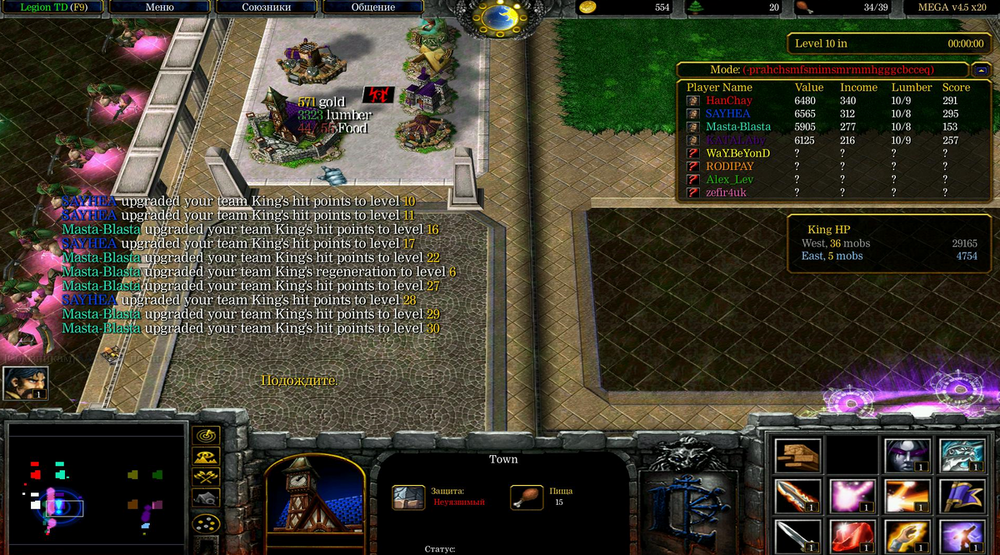The width and height of the screenshot is (1000, 555).
Task: Click the pink burst ability icon
Action: click(x=852, y=496)
